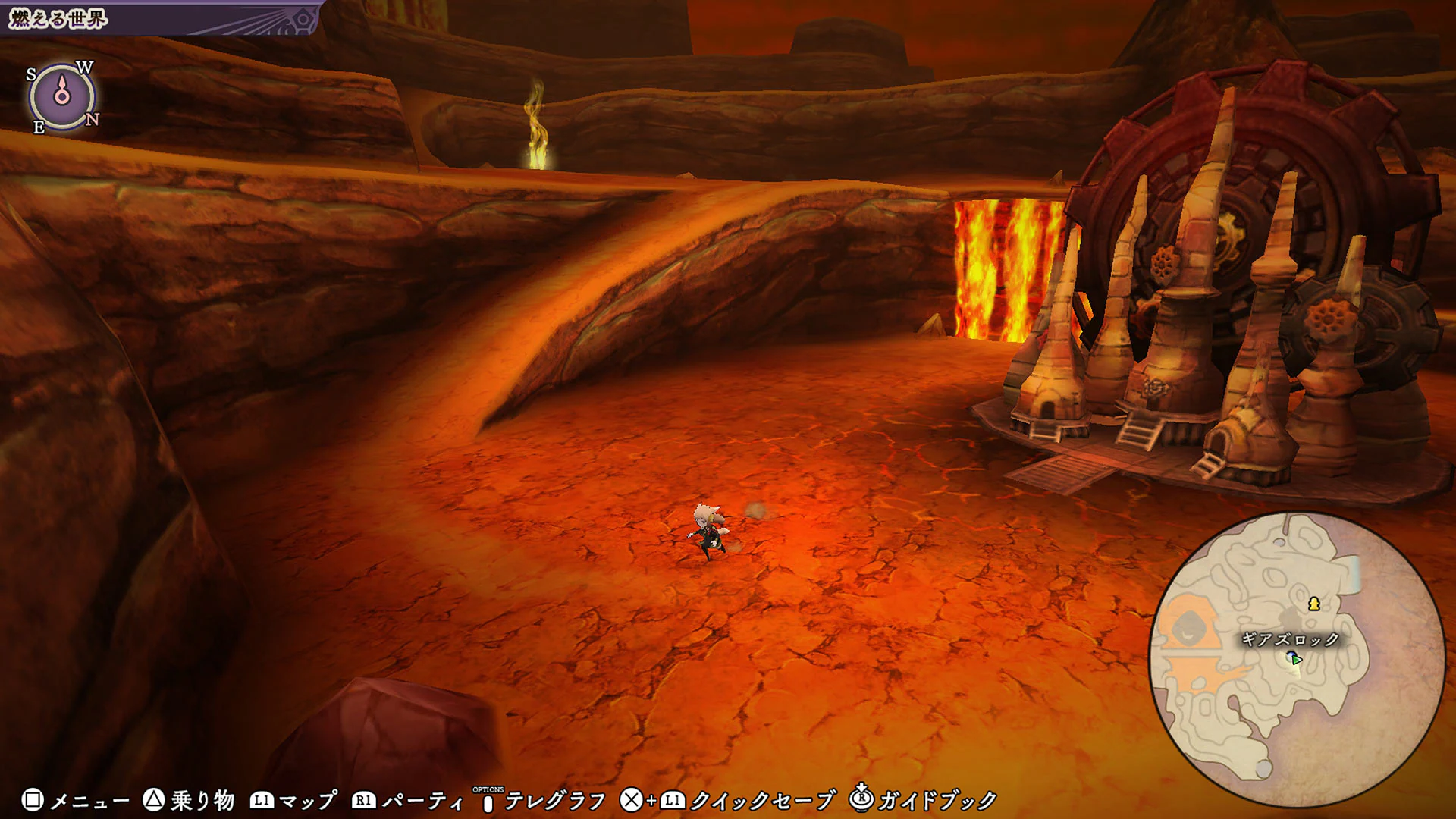Click the compass ring W marker

pos(86,67)
